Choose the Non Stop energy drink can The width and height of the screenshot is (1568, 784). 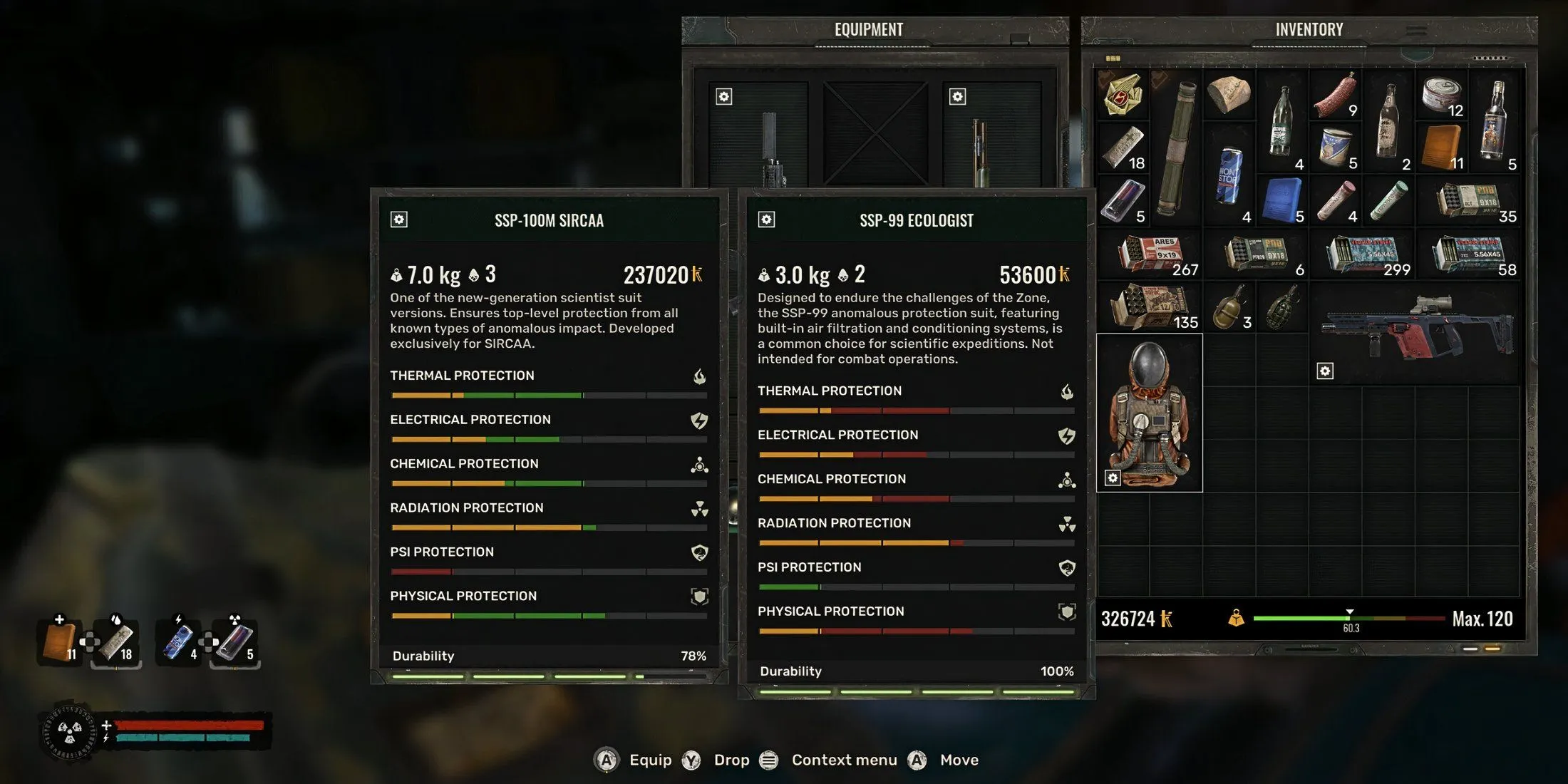pyautogui.click(x=1229, y=175)
